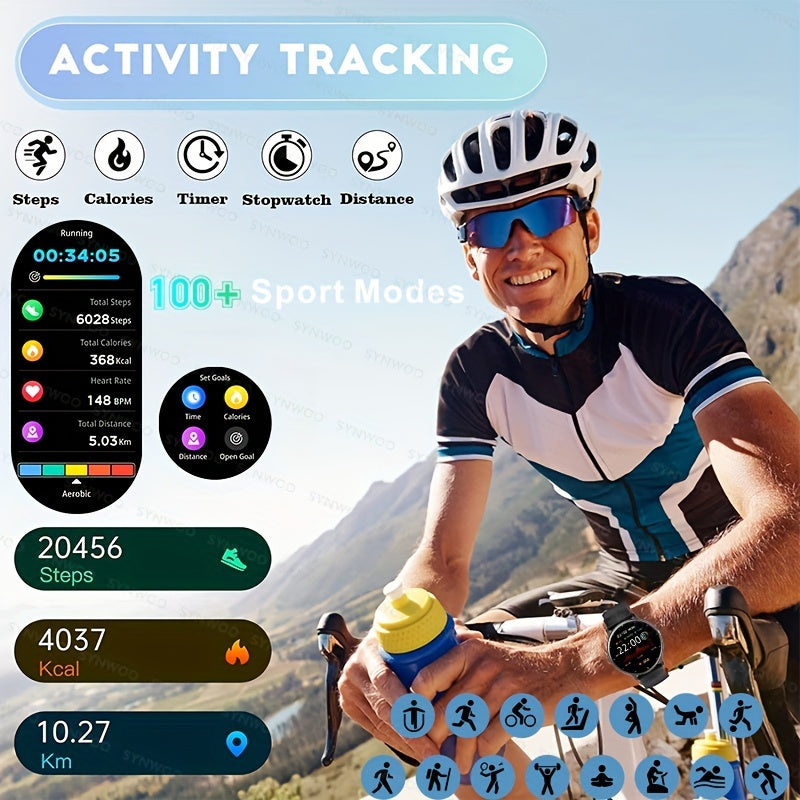Choose the hiking with pole sport icon
This screenshot has height=800, width=800.
tap(438, 776)
